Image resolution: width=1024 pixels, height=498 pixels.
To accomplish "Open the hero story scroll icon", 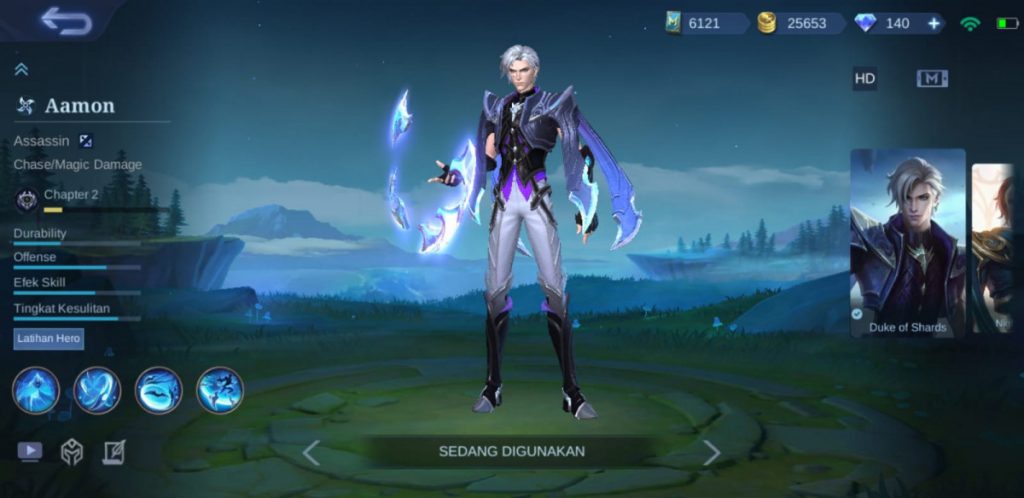I will pos(114,451).
